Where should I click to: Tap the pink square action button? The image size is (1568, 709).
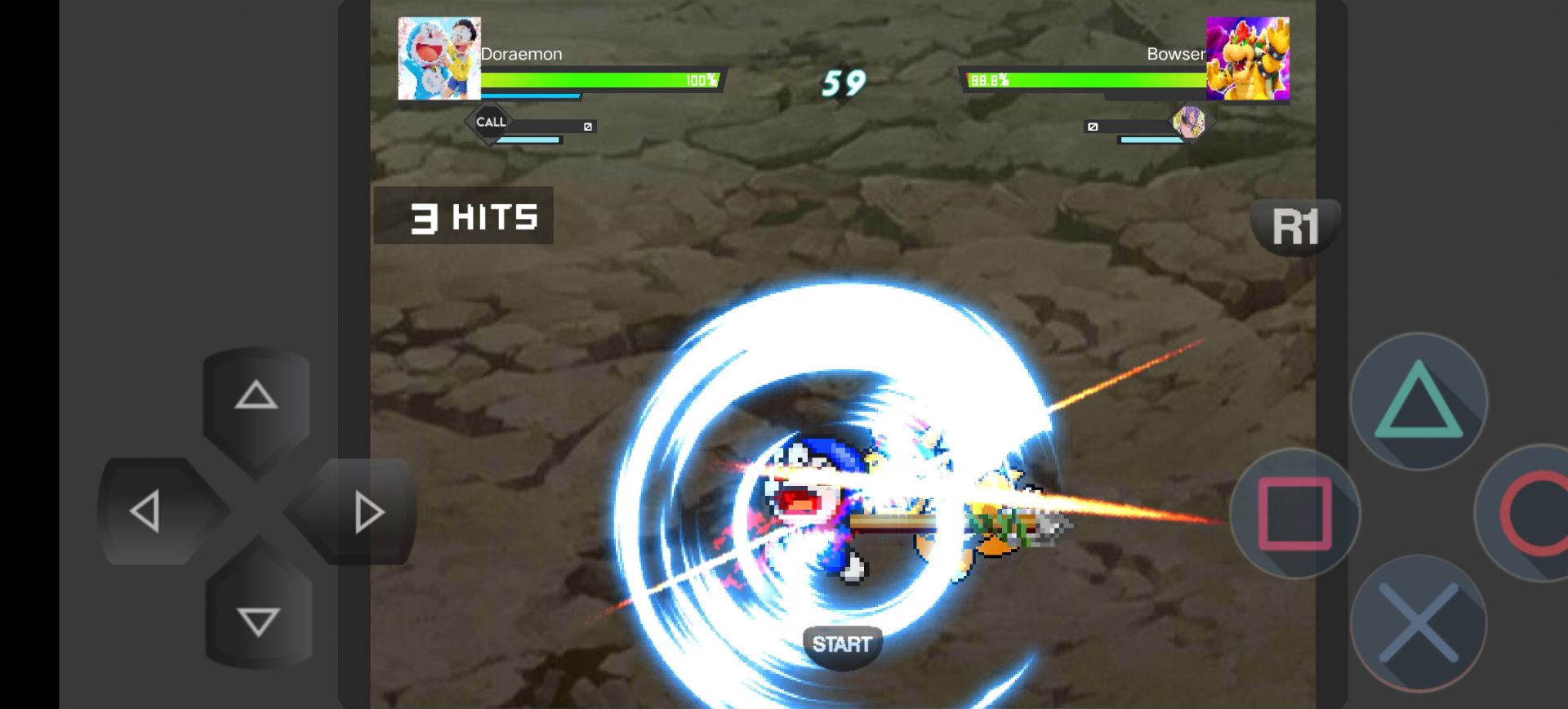click(1295, 515)
